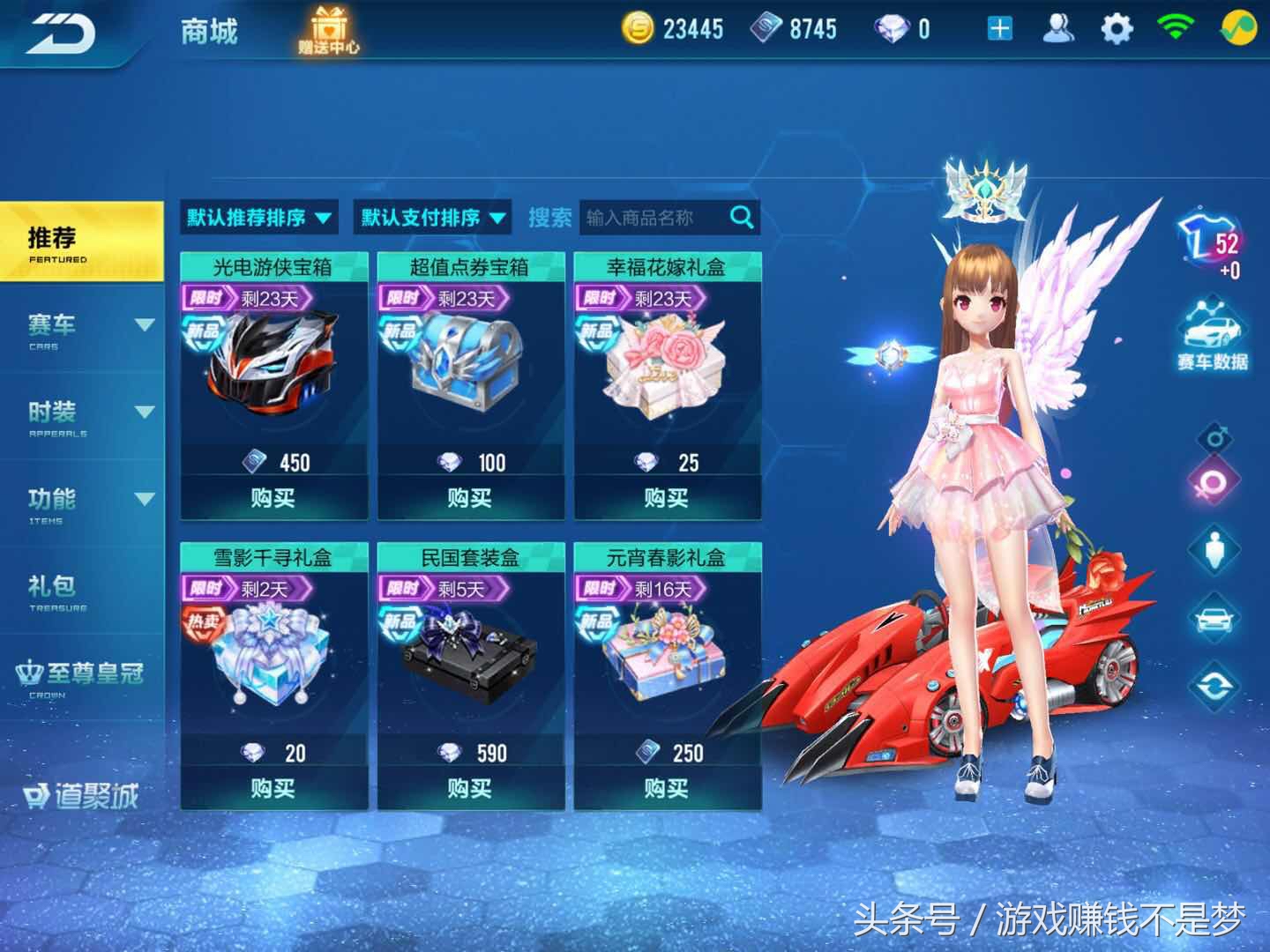
Task: Open the friends icon next to settings
Action: pyautogui.click(x=1057, y=29)
